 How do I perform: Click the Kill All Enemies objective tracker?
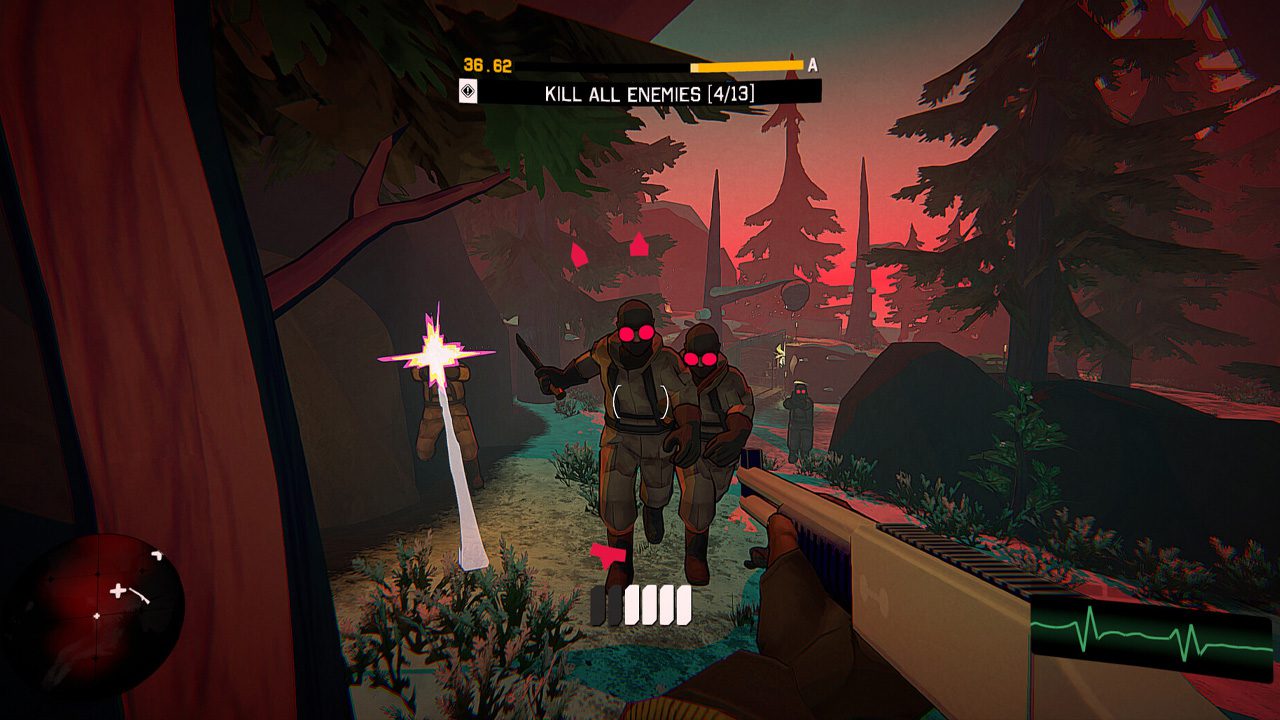tap(650, 94)
